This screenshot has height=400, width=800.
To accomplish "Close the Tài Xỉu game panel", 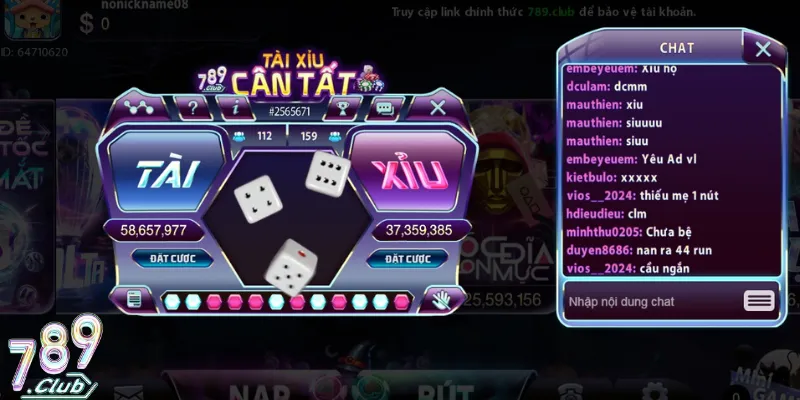I will point(437,106).
